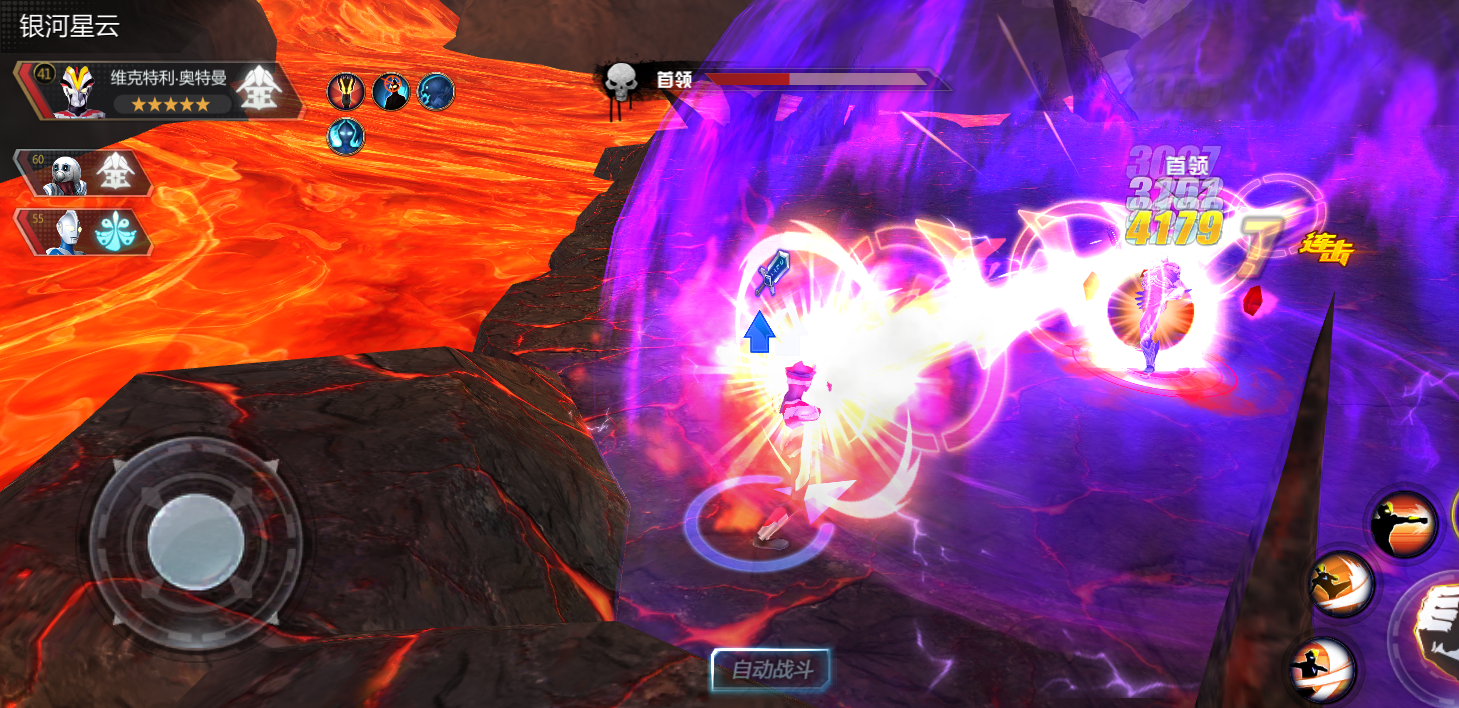Activate the straight punch skill
This screenshot has height=708, width=1459.
point(1403,522)
